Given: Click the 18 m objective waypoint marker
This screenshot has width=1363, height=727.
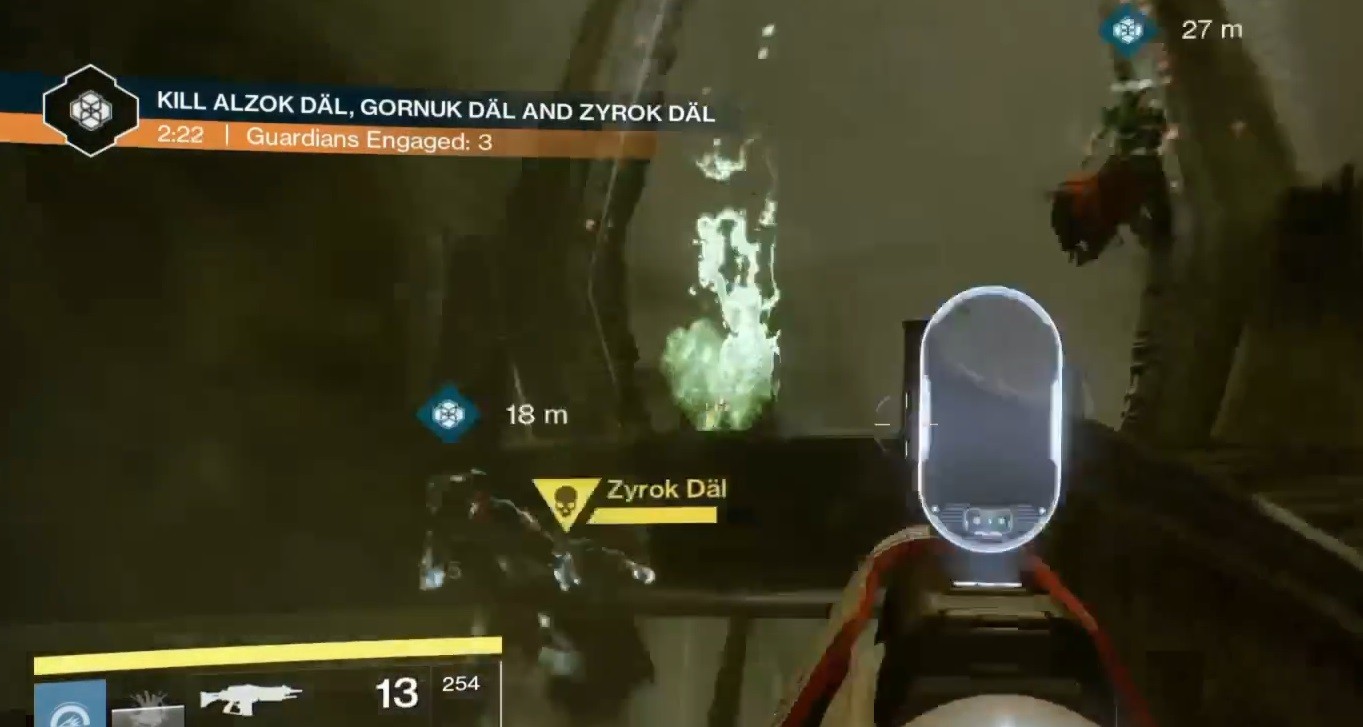Looking at the screenshot, I should point(448,413).
